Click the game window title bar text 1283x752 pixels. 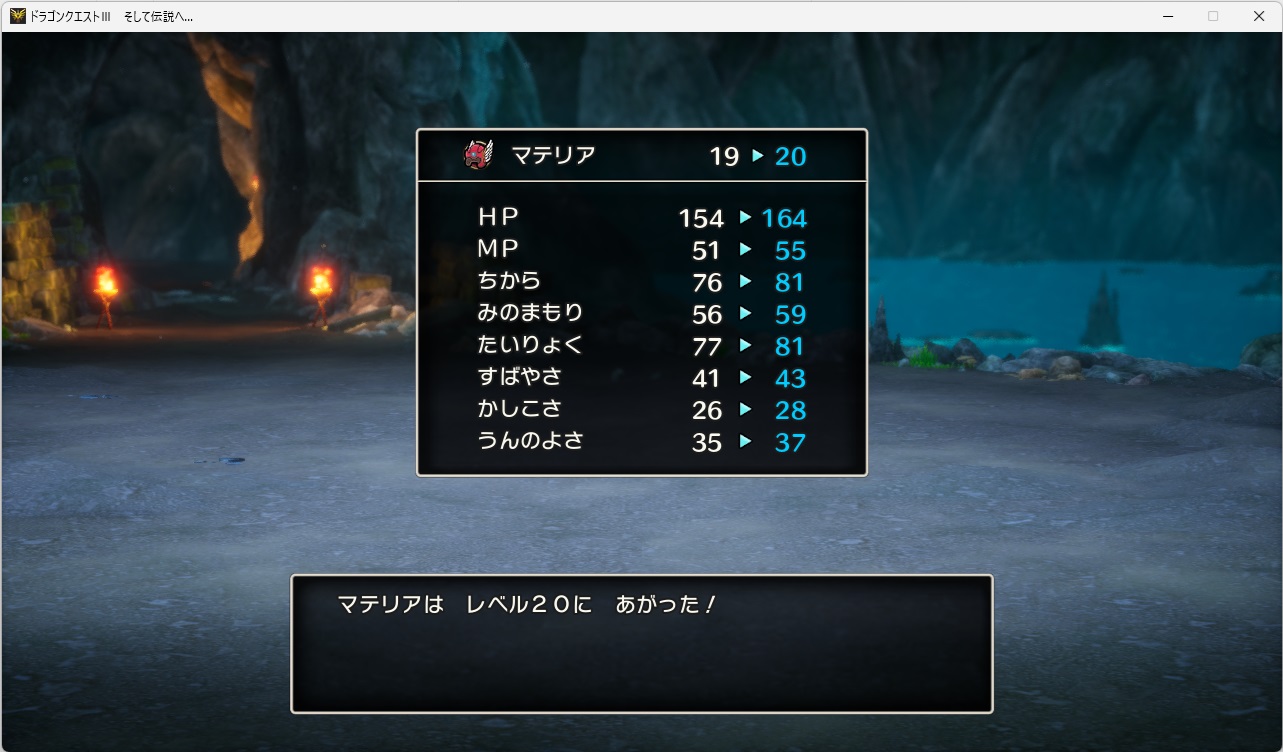[110, 15]
